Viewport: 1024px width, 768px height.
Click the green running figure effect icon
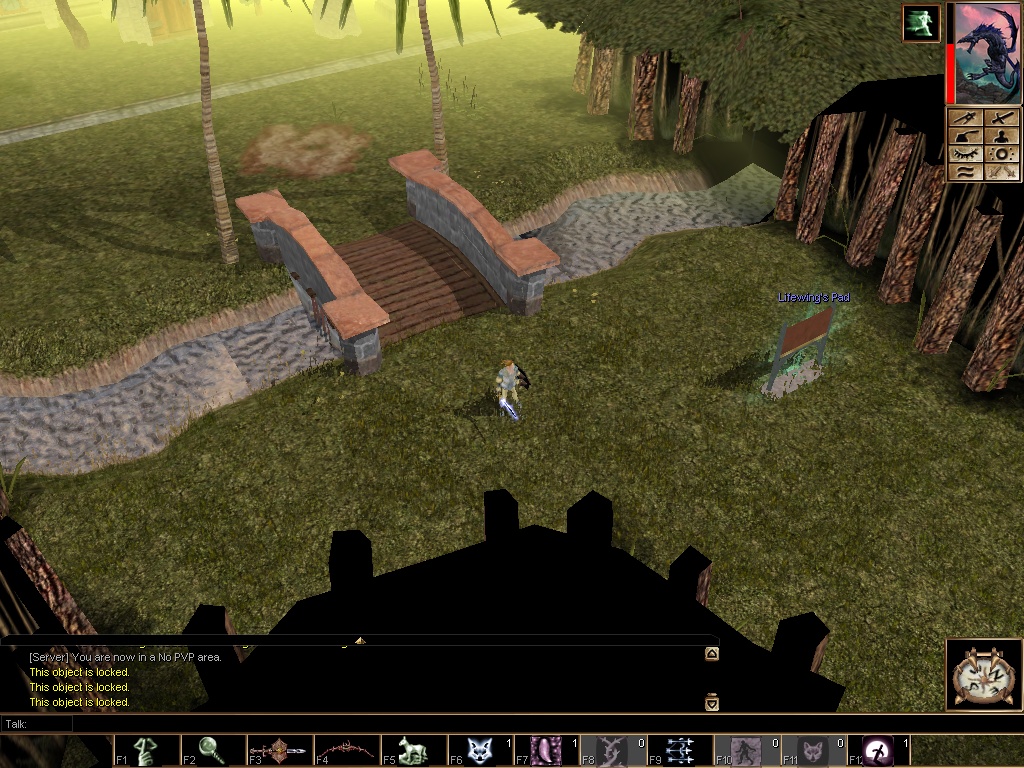pyautogui.click(x=921, y=24)
